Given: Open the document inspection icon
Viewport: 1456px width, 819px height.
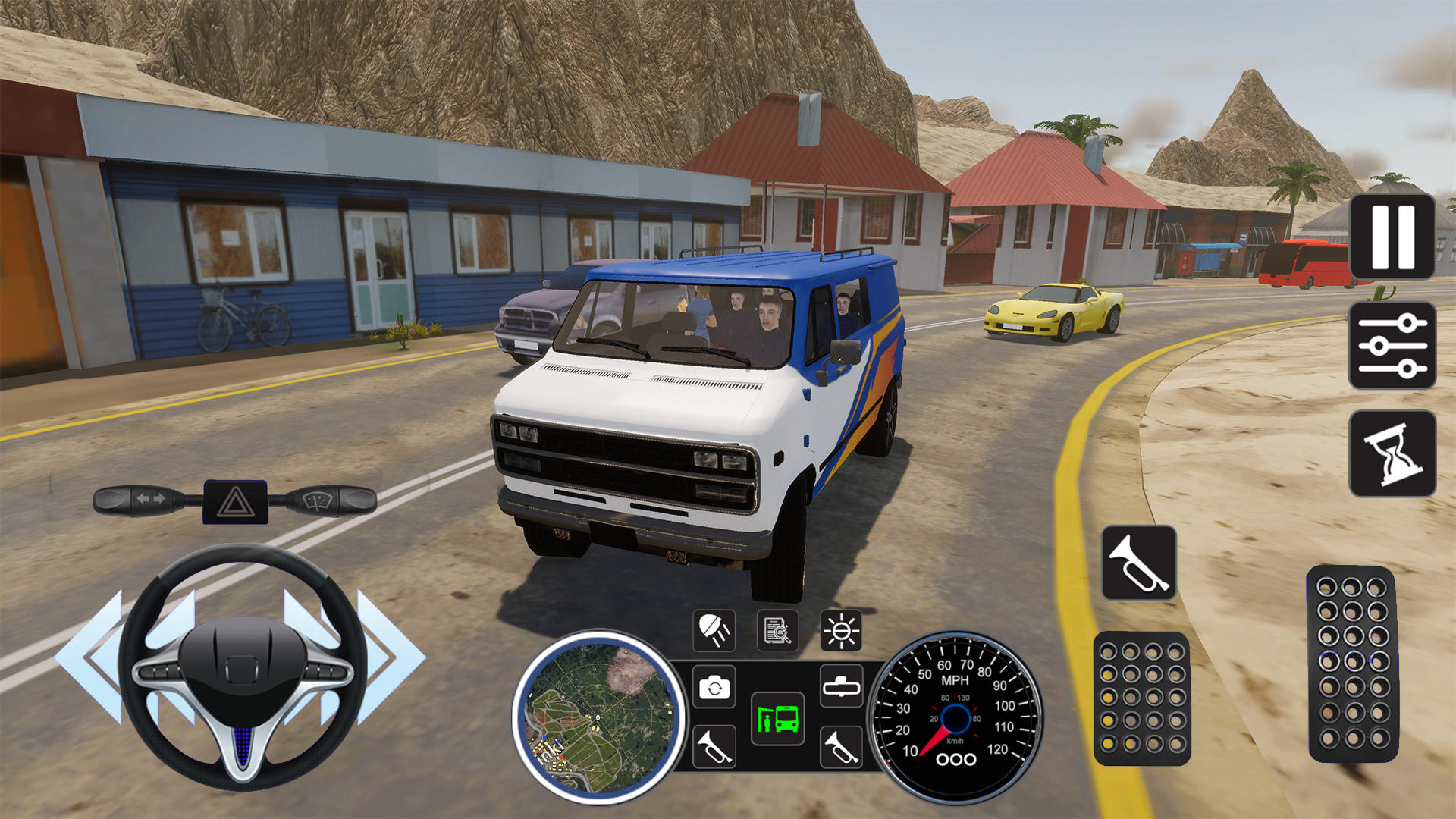Looking at the screenshot, I should (x=777, y=631).
